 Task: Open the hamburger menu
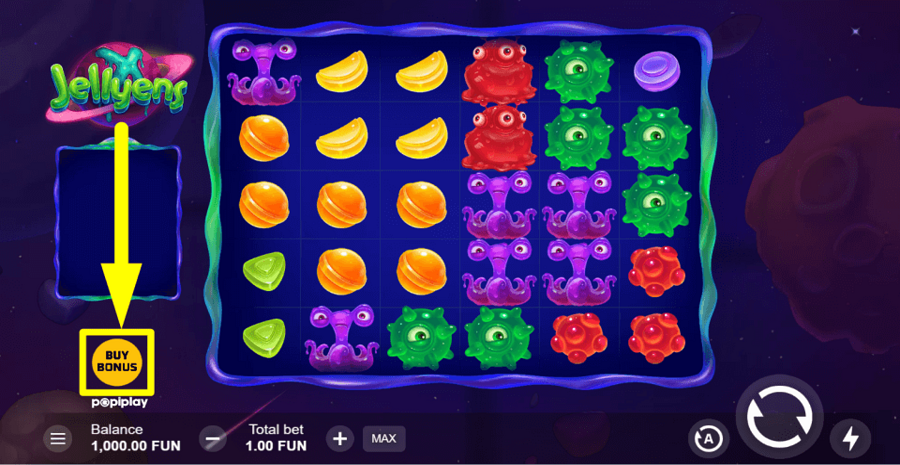tap(59, 438)
